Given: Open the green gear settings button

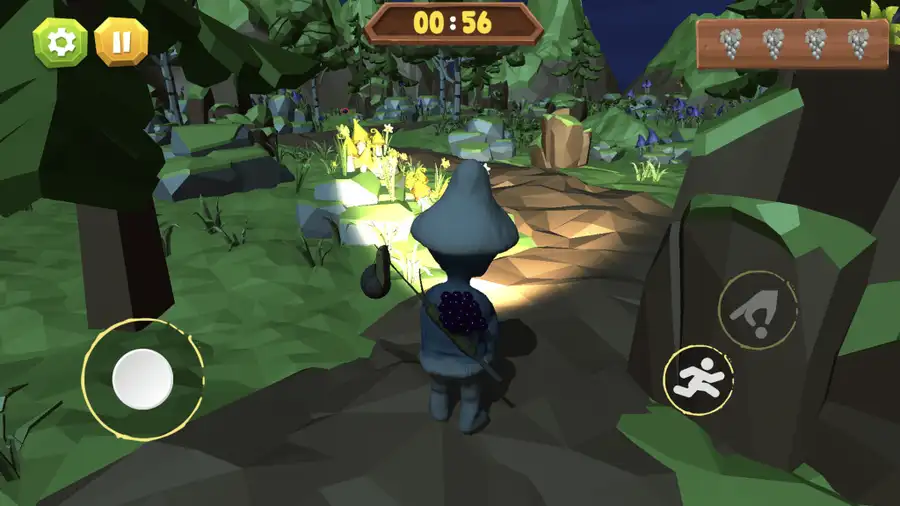Looking at the screenshot, I should click(60, 42).
